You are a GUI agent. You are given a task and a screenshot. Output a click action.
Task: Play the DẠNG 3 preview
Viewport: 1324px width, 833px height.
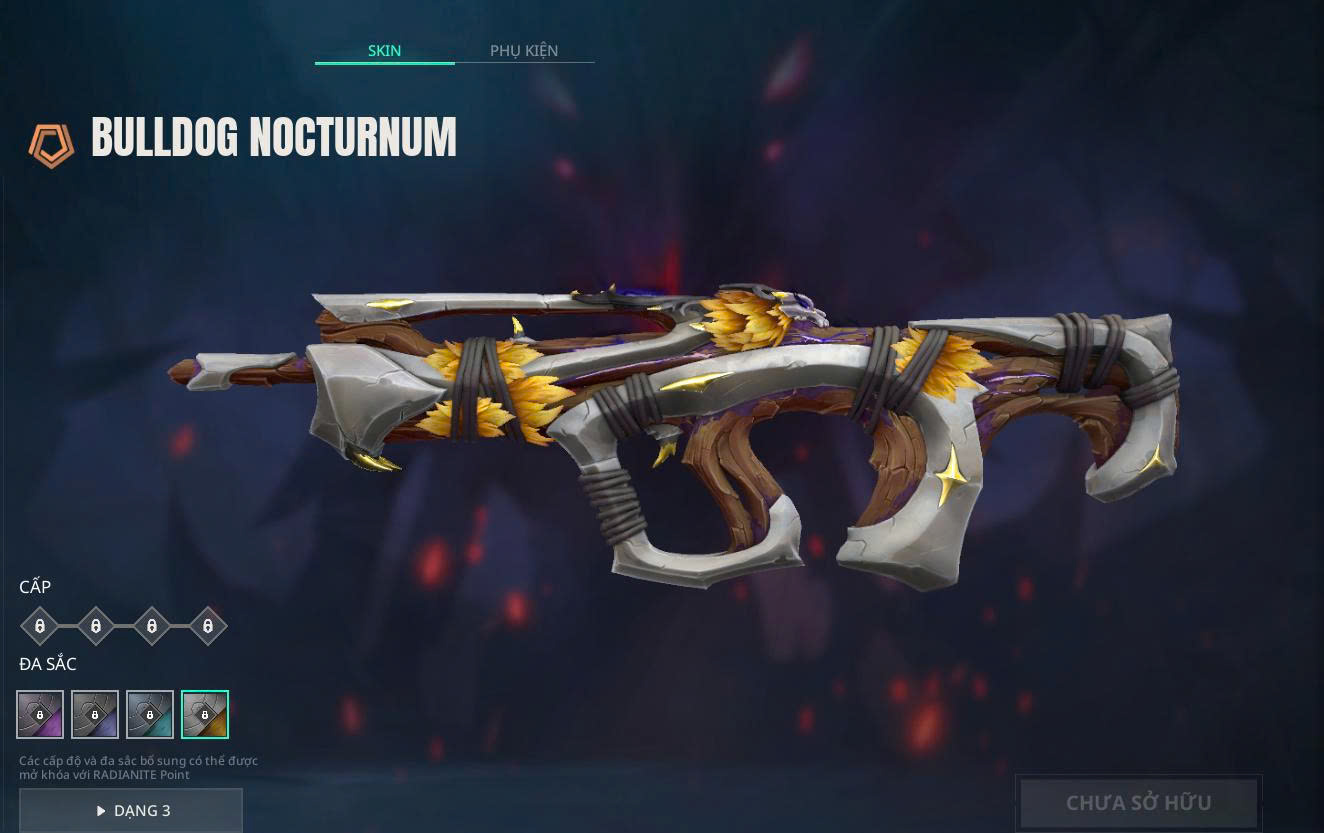131,810
